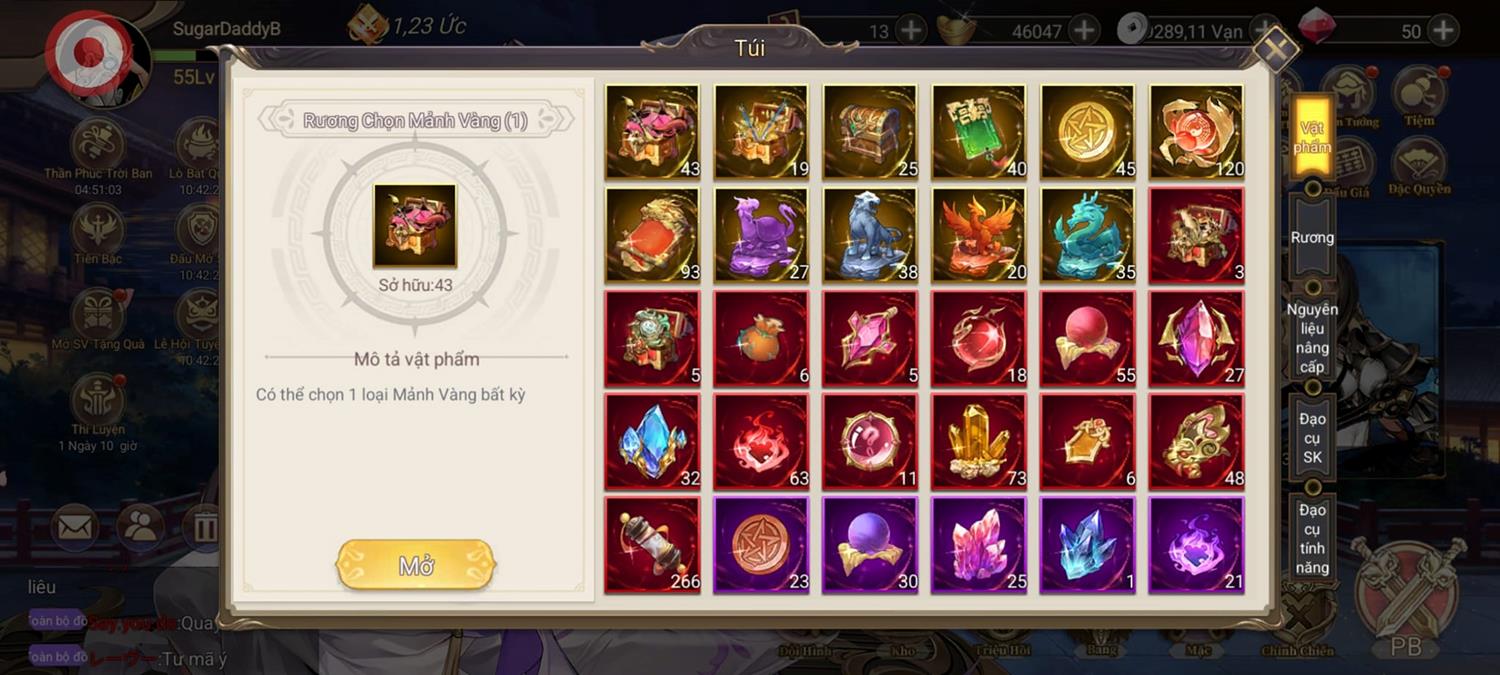
Task: Choose the golden crystal cluster with 73
Action: click(x=979, y=441)
